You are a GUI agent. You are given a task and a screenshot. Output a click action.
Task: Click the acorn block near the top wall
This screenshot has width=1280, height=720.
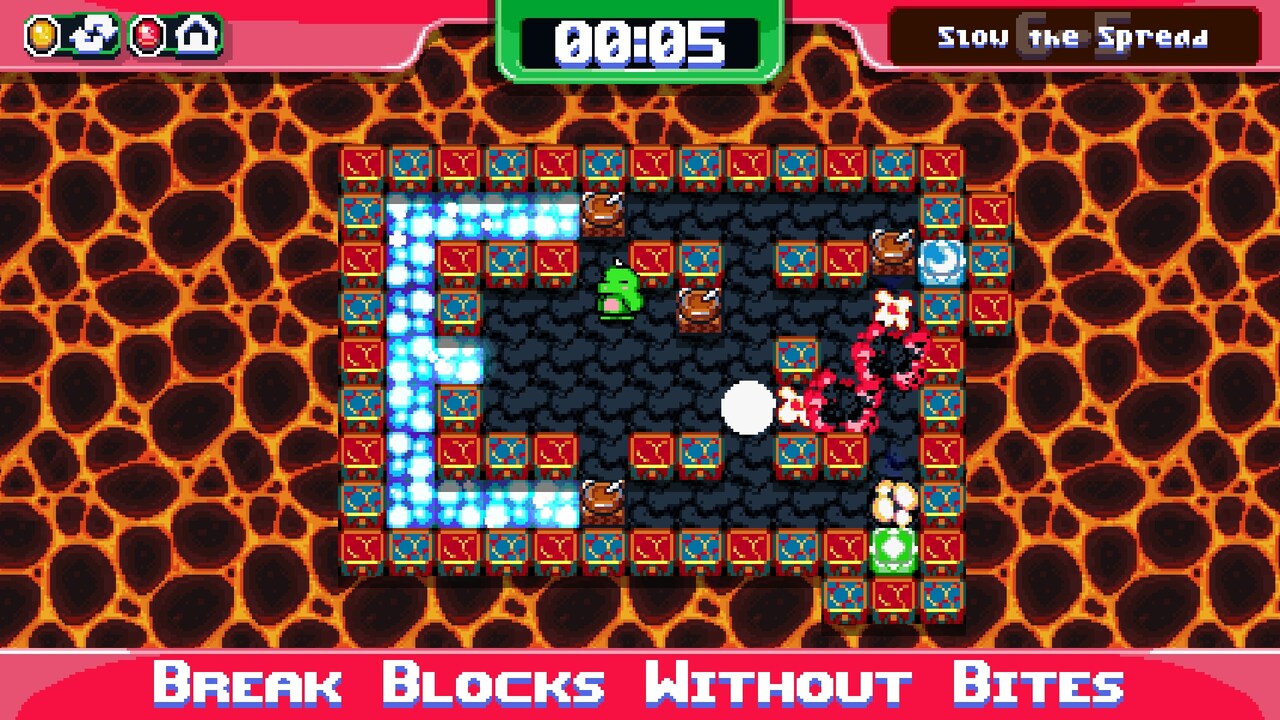604,213
